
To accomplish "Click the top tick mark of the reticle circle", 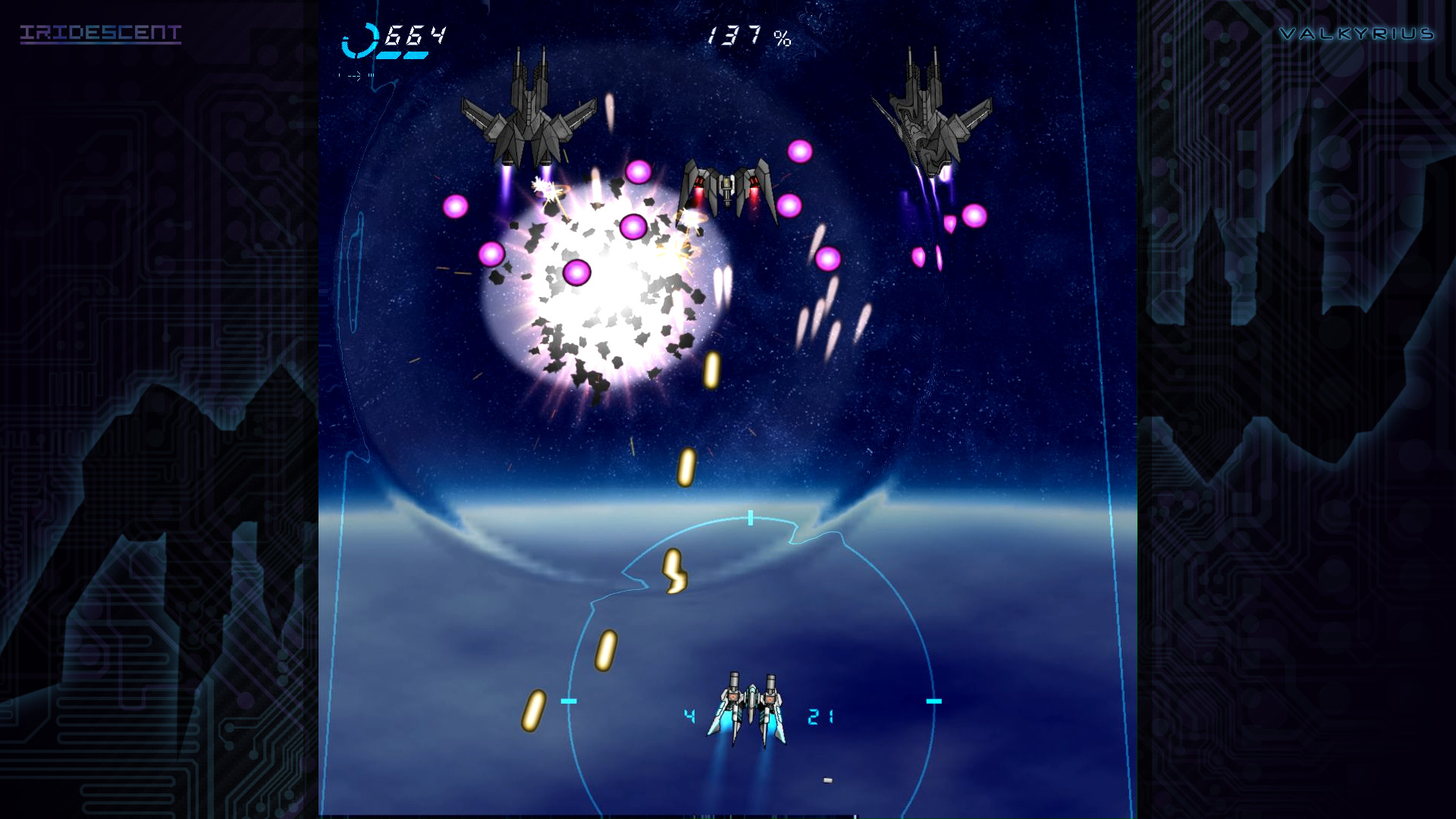I will click(x=749, y=519).
